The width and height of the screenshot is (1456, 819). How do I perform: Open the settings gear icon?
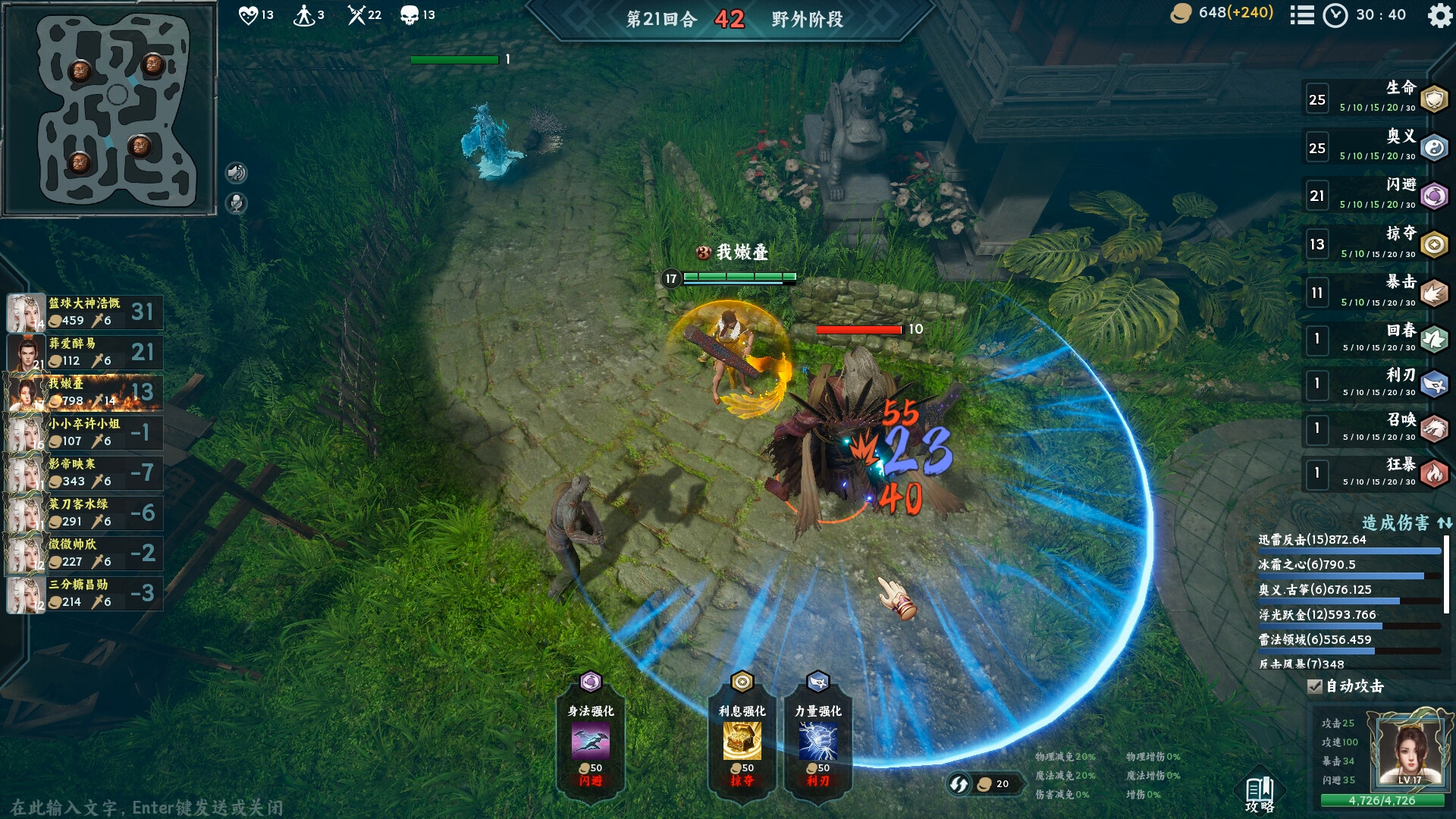(1438, 17)
